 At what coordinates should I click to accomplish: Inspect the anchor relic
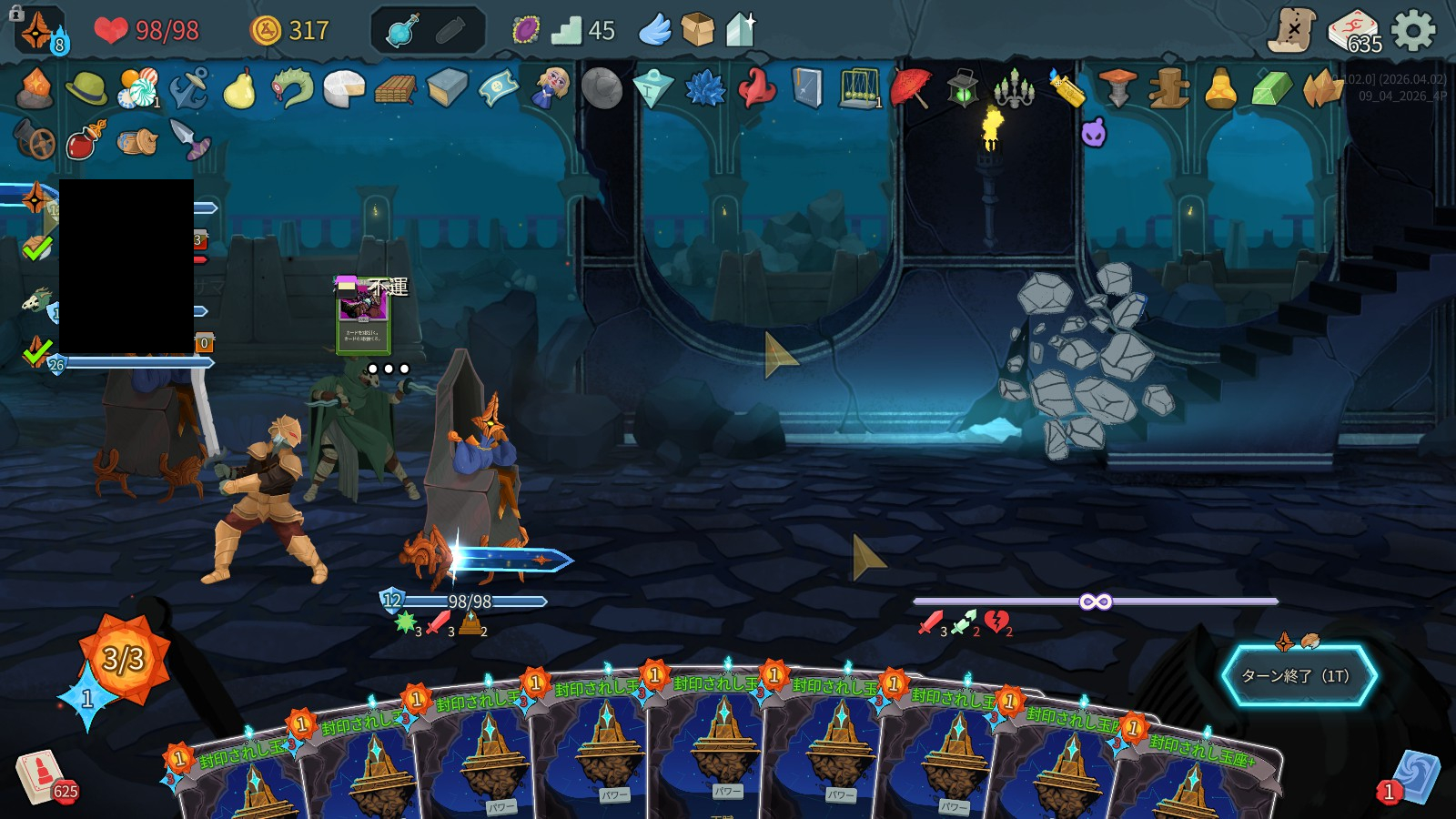(189, 88)
